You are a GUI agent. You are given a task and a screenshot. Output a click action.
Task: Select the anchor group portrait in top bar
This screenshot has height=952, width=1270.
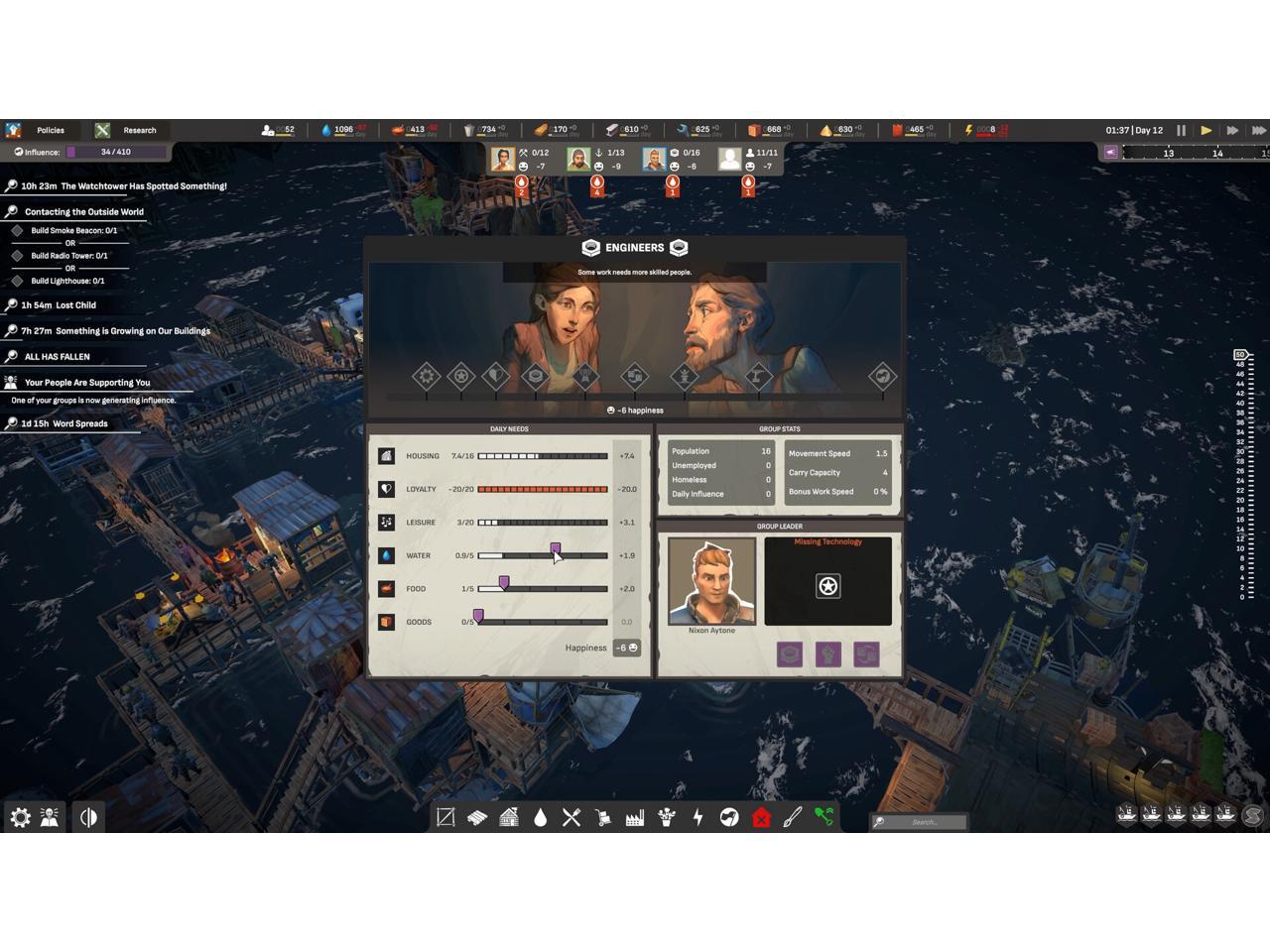click(578, 159)
